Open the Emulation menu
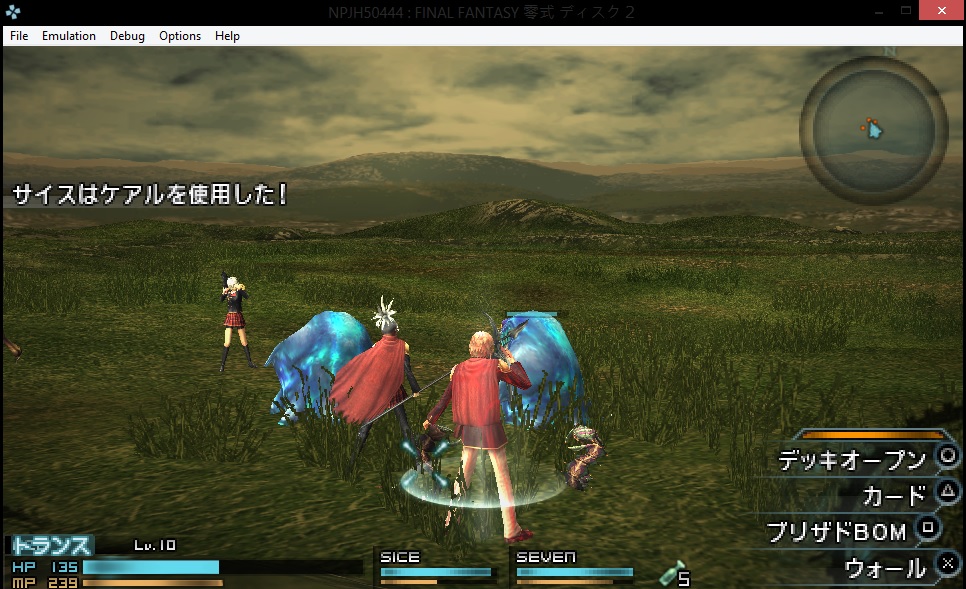Image resolution: width=966 pixels, height=589 pixels. 69,36
